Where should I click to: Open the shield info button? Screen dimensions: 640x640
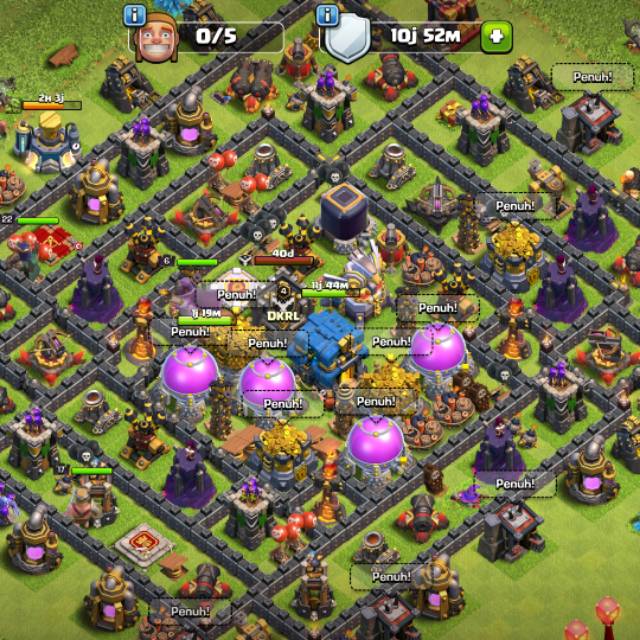pos(327,15)
